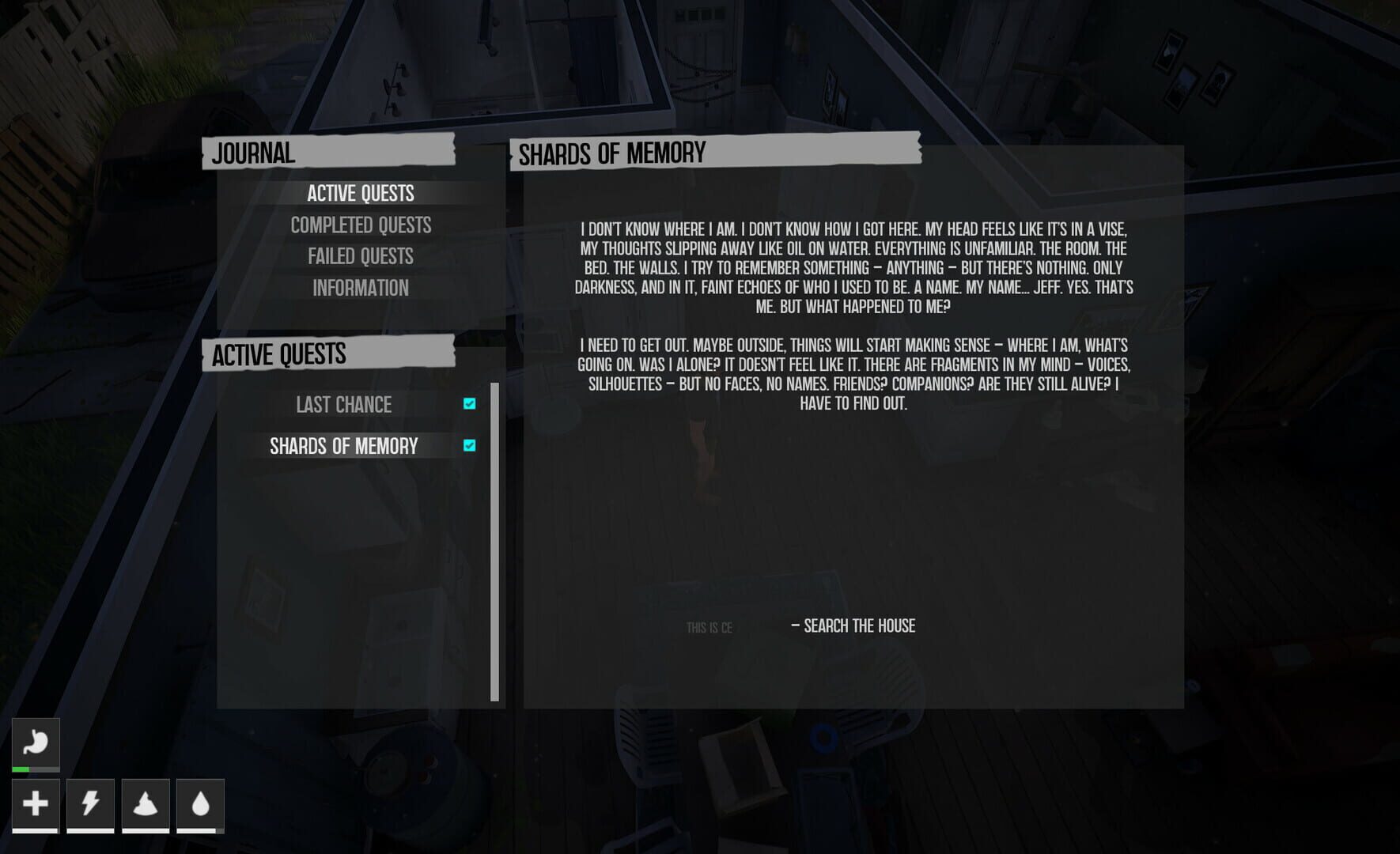Open the Information journal section
This screenshot has width=1400, height=854.
click(361, 288)
